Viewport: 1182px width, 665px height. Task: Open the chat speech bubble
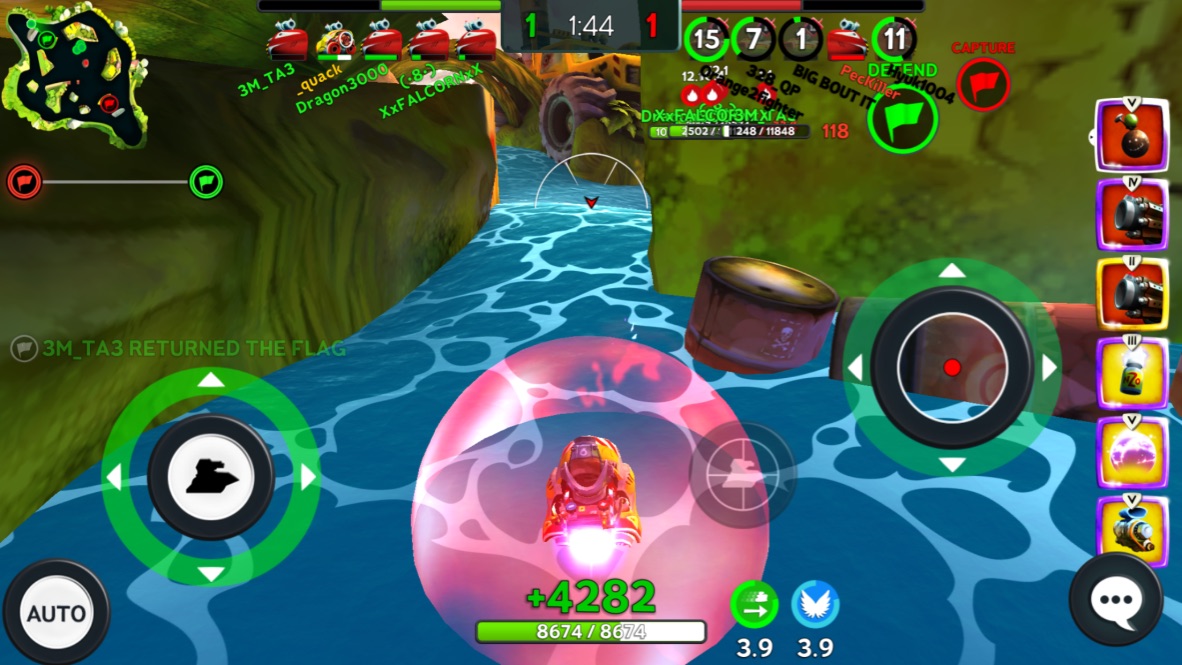point(1115,600)
